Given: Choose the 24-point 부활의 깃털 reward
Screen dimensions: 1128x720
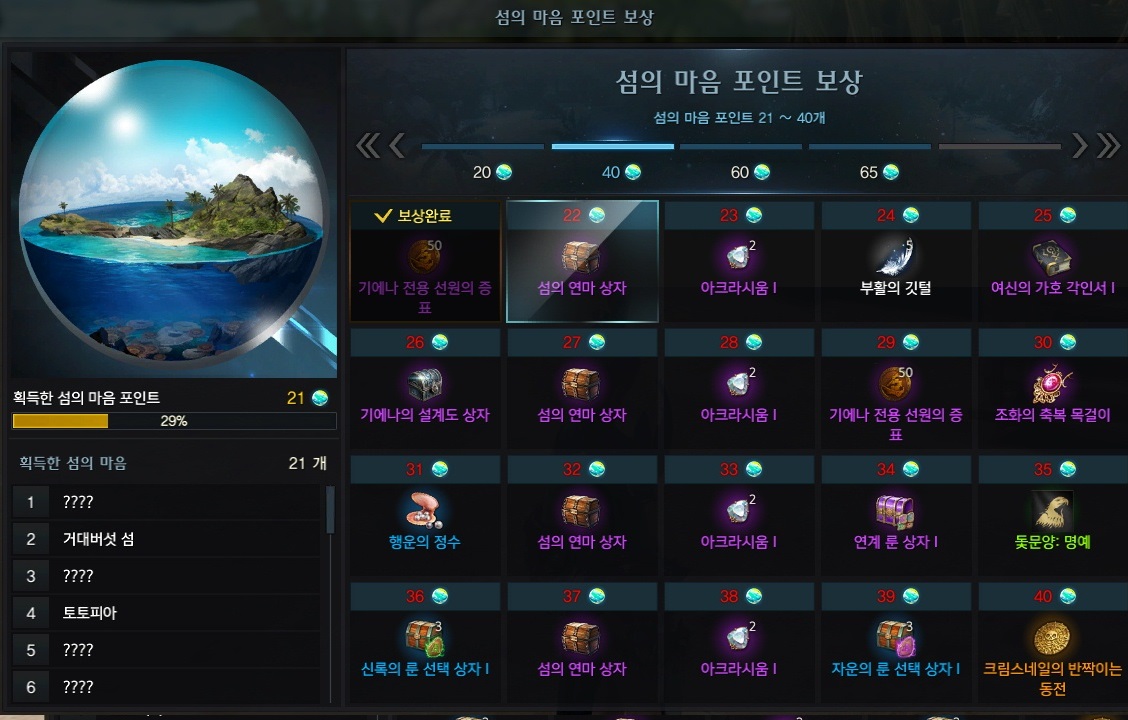Looking at the screenshot, I should [896, 261].
